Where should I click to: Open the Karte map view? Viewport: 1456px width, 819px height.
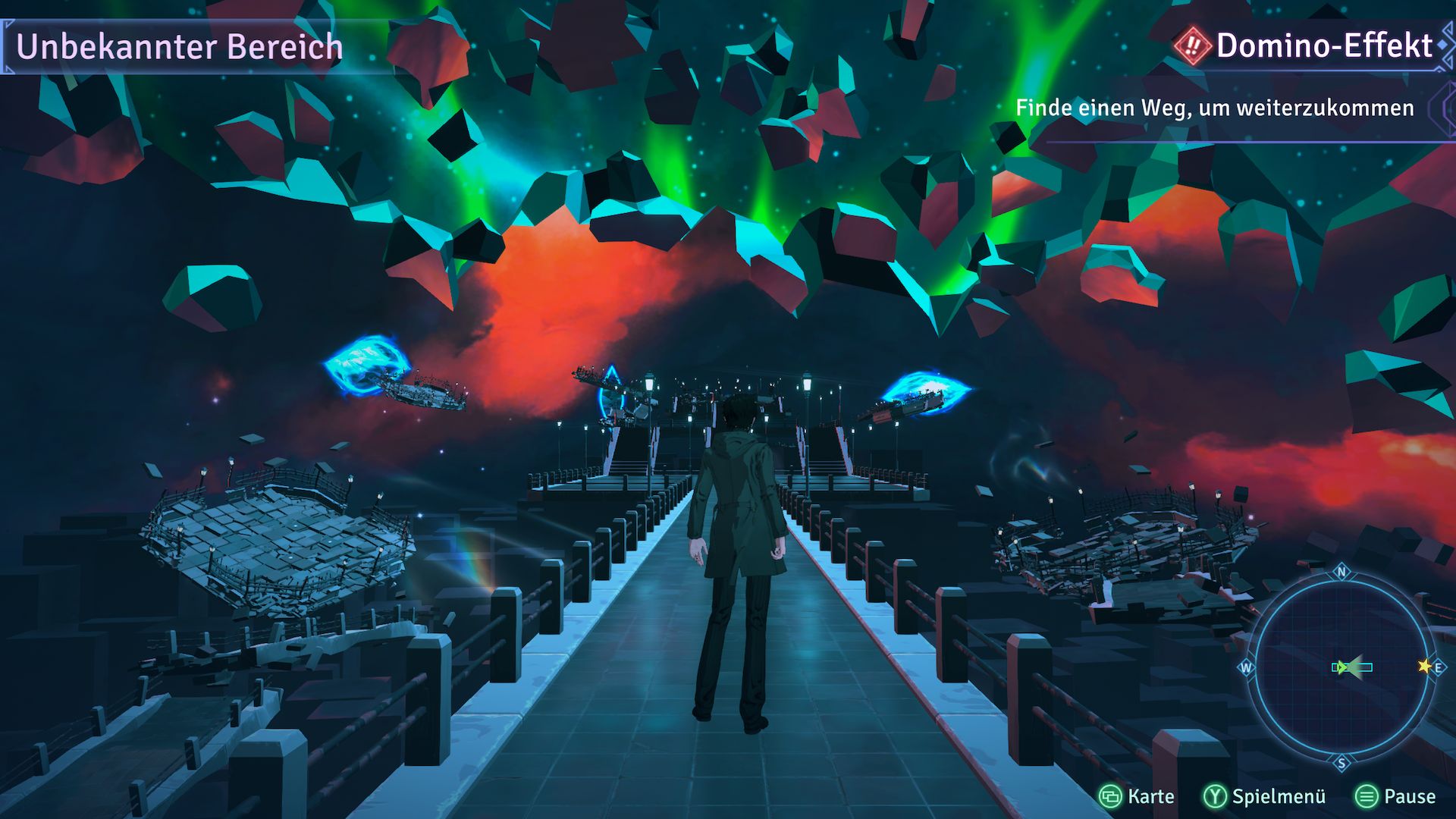(1137, 796)
